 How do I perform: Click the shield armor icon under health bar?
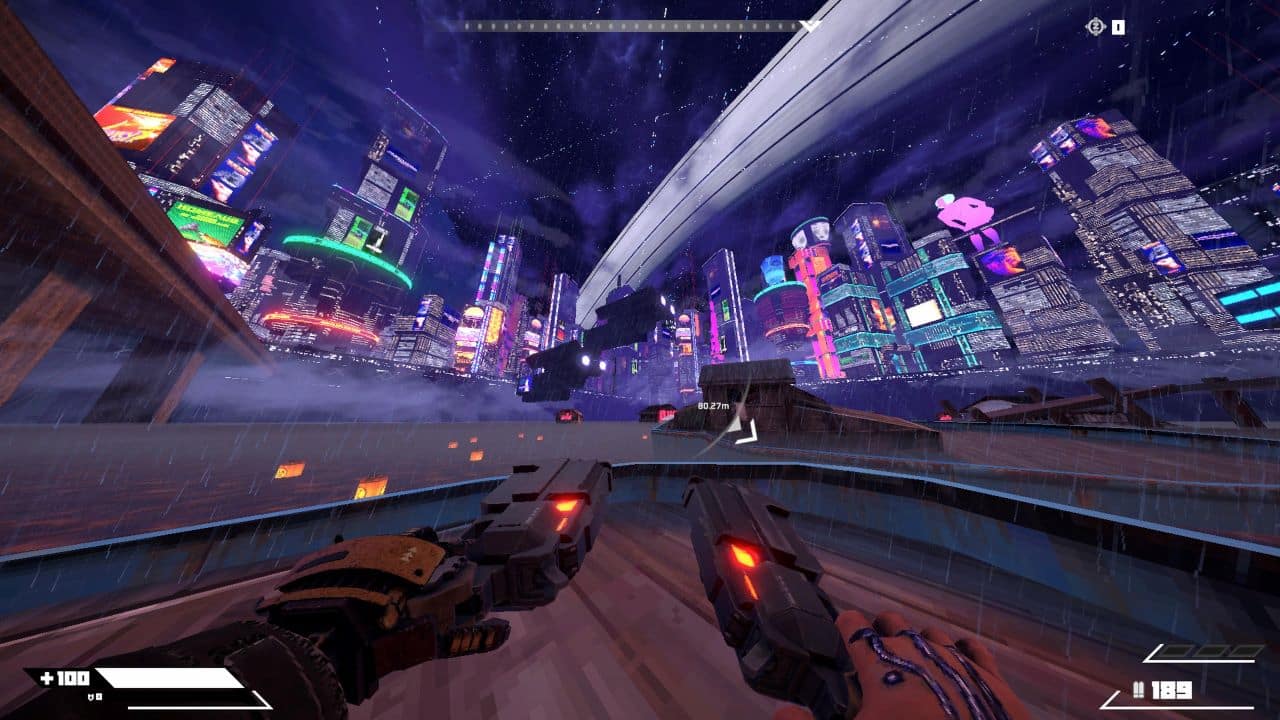[91, 697]
